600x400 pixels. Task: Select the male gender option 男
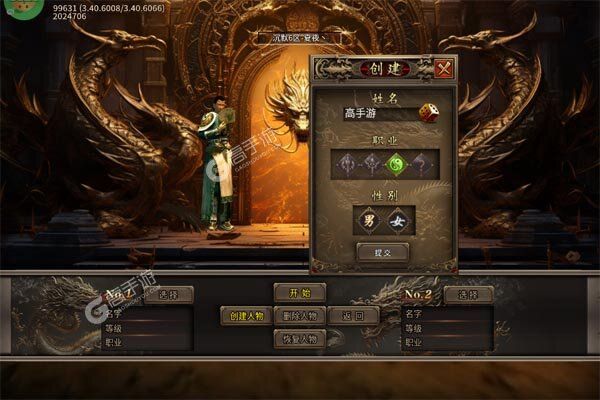click(x=368, y=220)
